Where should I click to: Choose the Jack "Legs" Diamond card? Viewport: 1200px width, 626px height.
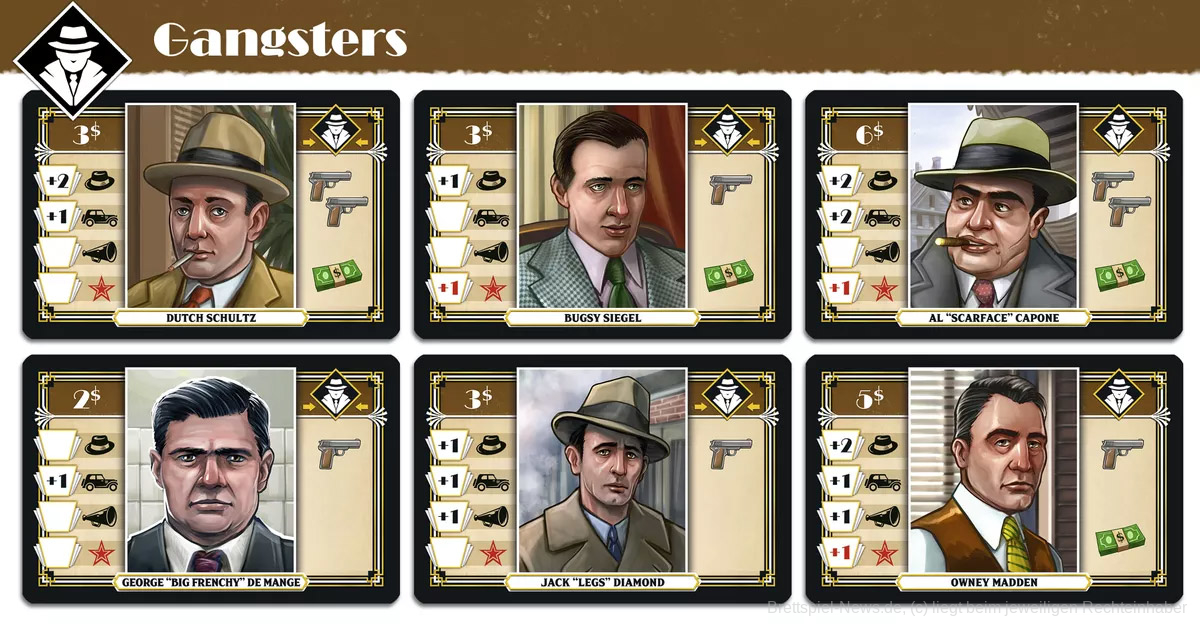(602, 478)
